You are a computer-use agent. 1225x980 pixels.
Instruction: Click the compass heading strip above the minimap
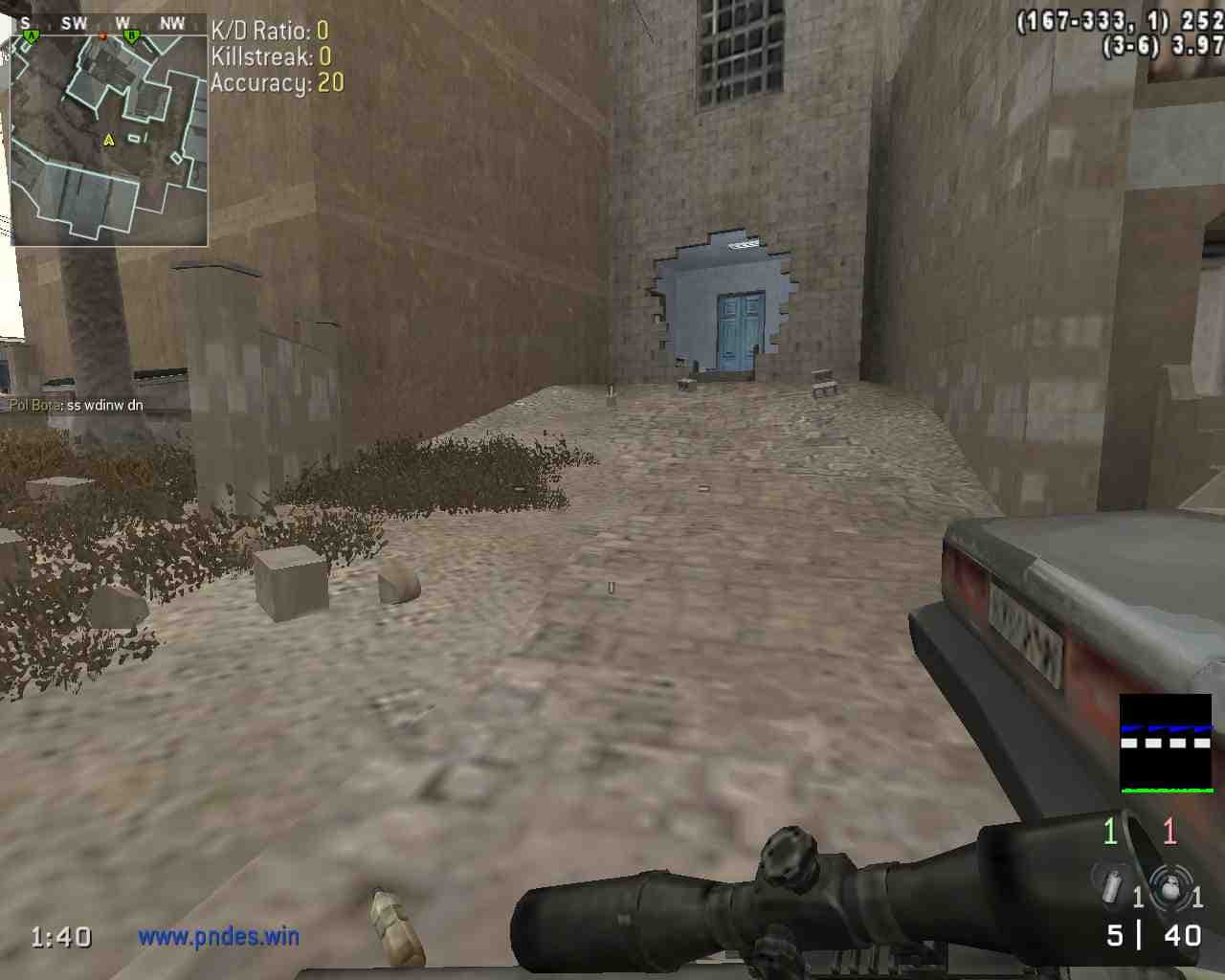109,24
